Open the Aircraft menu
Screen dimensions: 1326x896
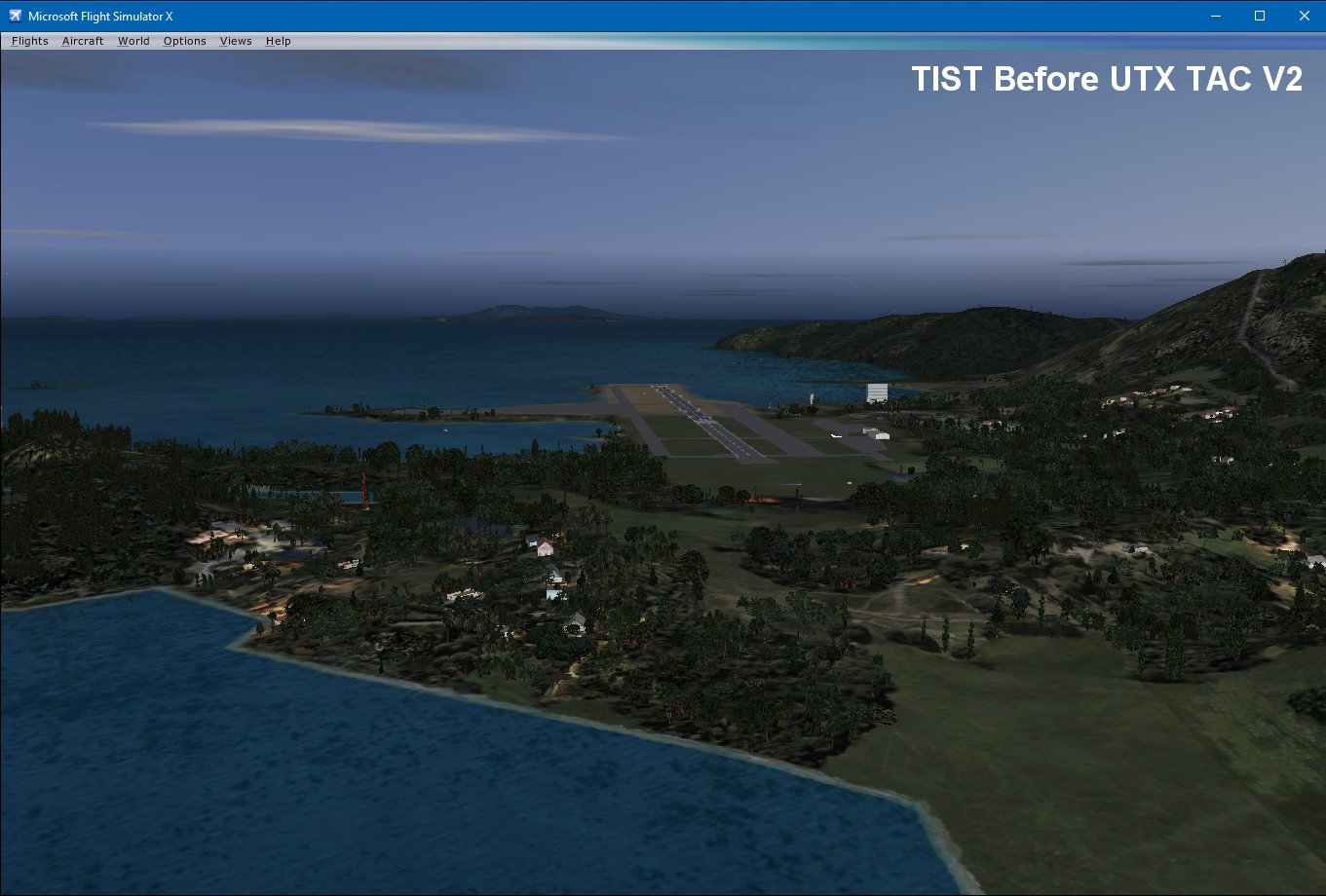point(83,41)
